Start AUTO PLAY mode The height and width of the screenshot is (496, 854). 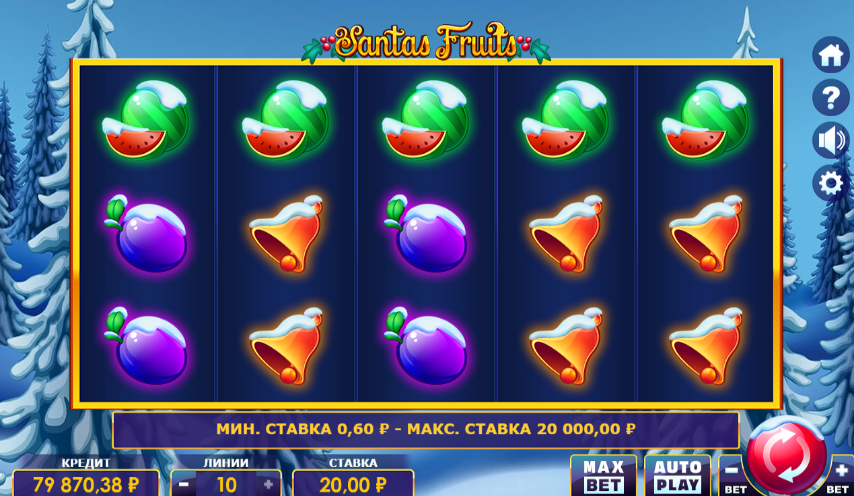(x=677, y=476)
